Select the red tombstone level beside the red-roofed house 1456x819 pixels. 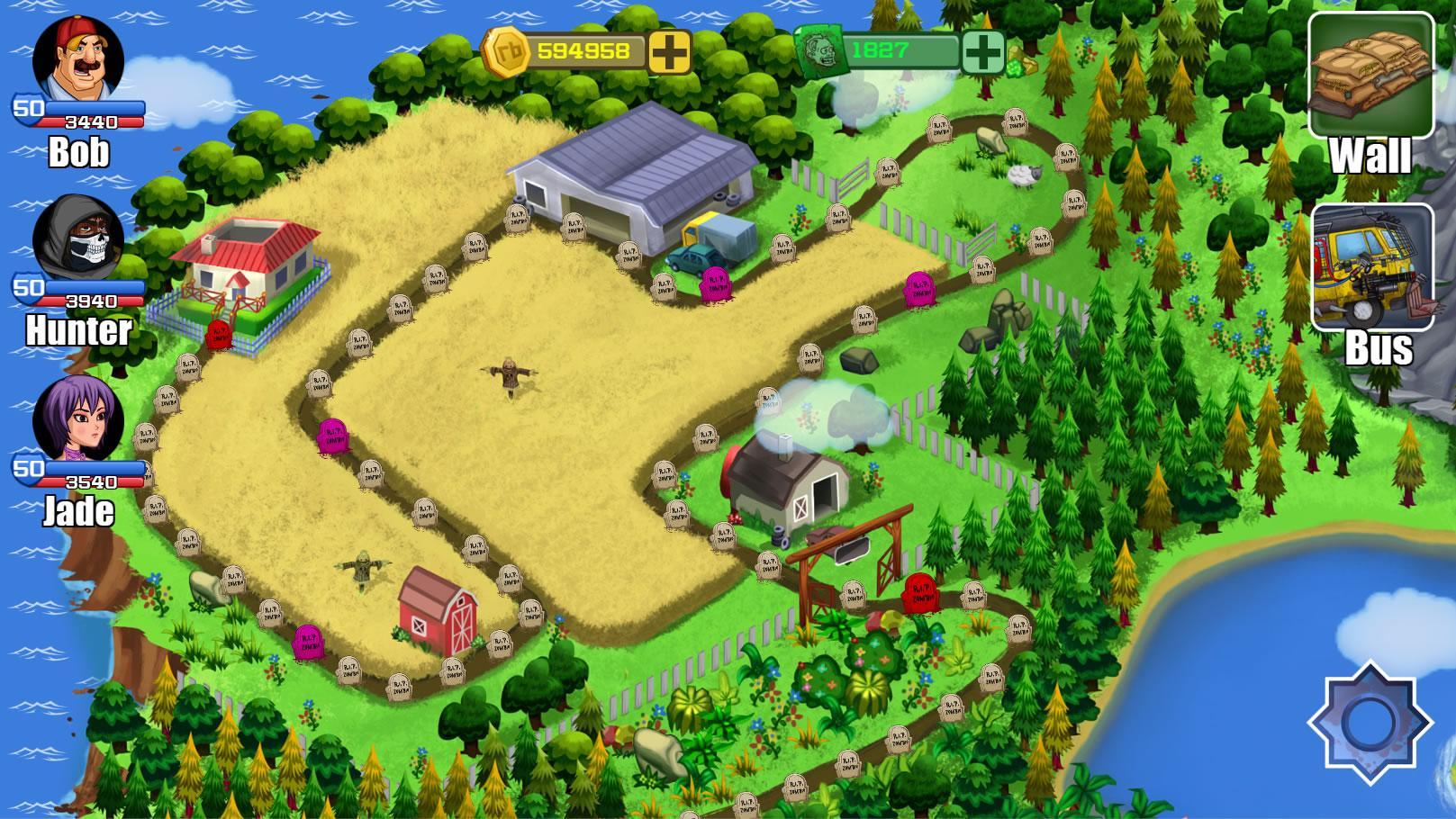219,335
